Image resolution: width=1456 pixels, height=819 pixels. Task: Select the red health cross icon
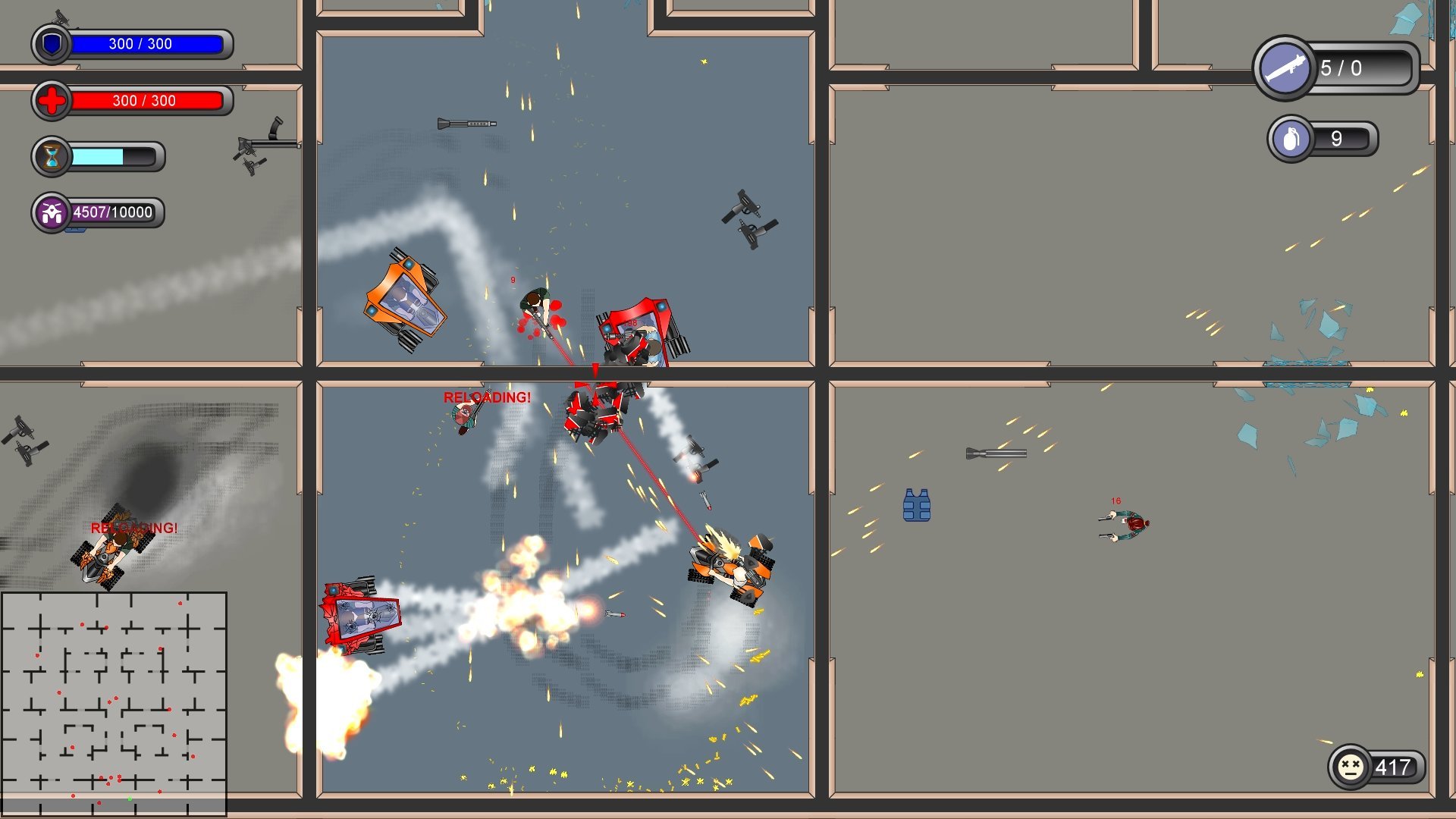[50, 101]
